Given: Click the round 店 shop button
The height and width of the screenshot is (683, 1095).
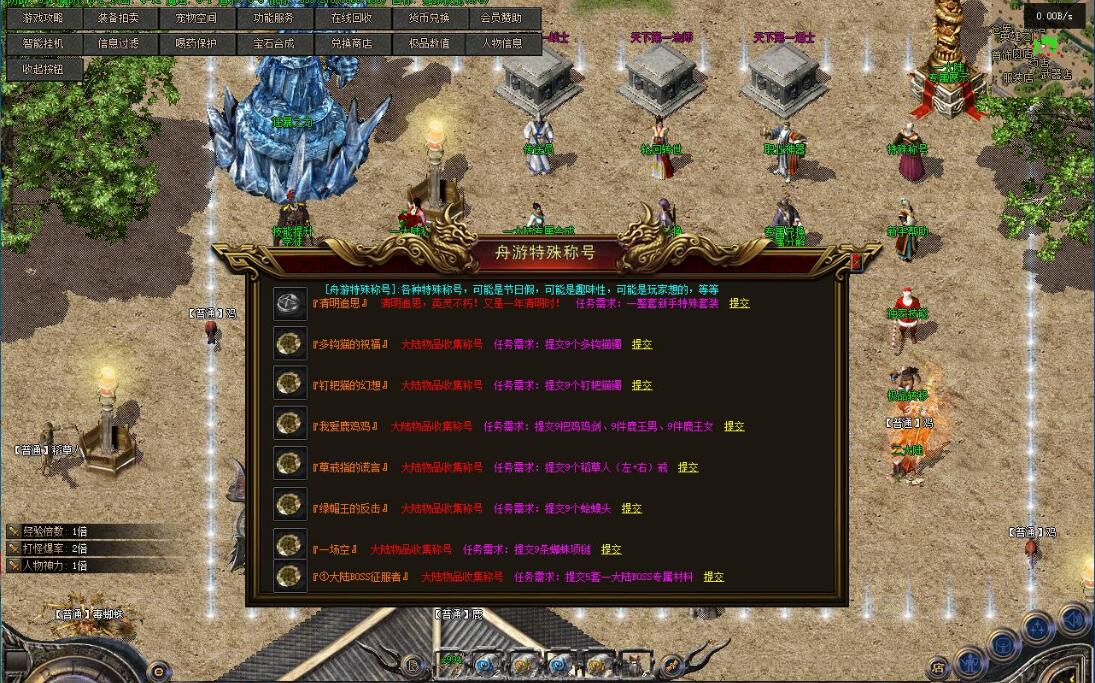Looking at the screenshot, I should (938, 665).
